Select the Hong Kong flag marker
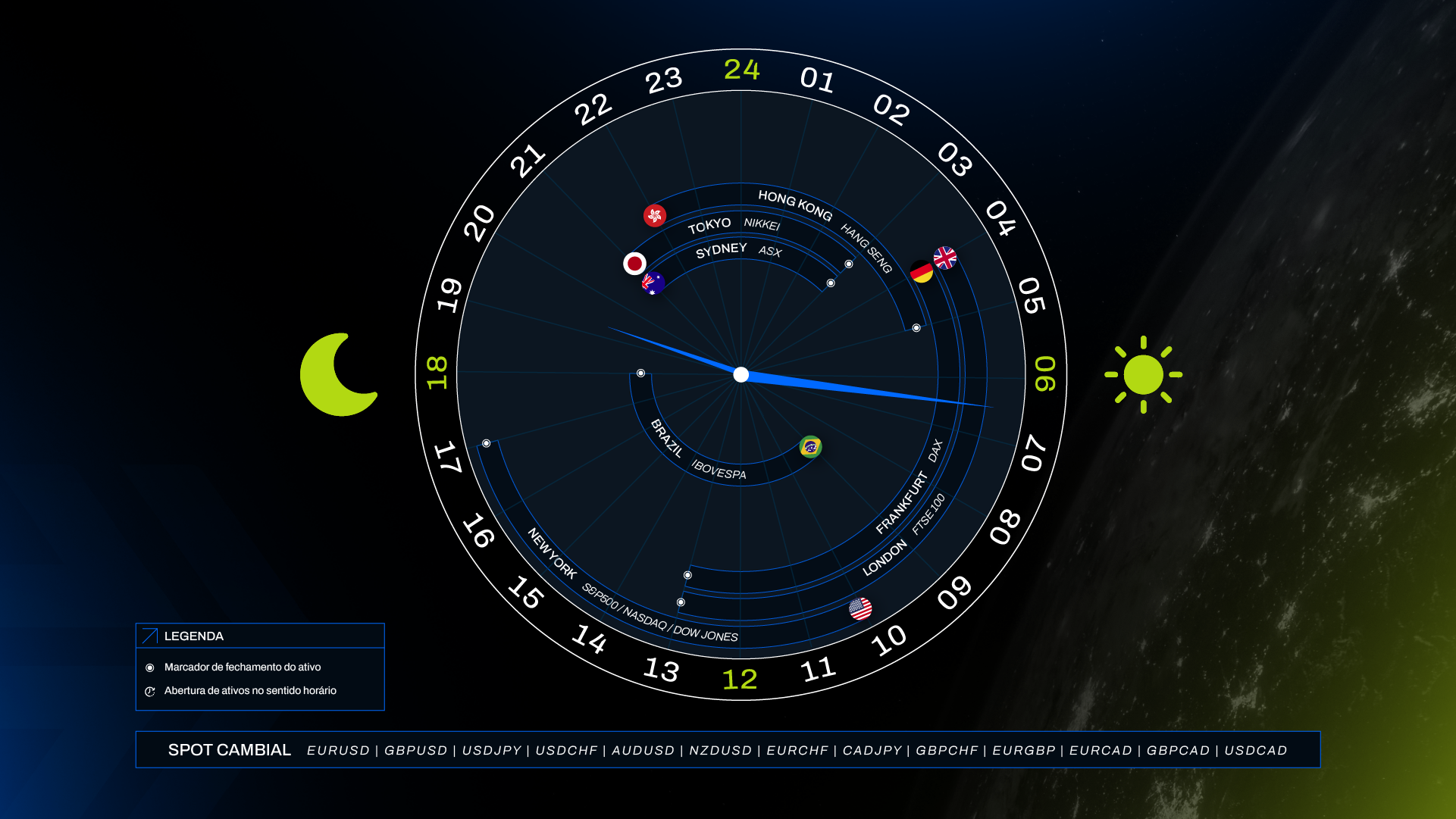The image size is (1456, 819). click(655, 215)
